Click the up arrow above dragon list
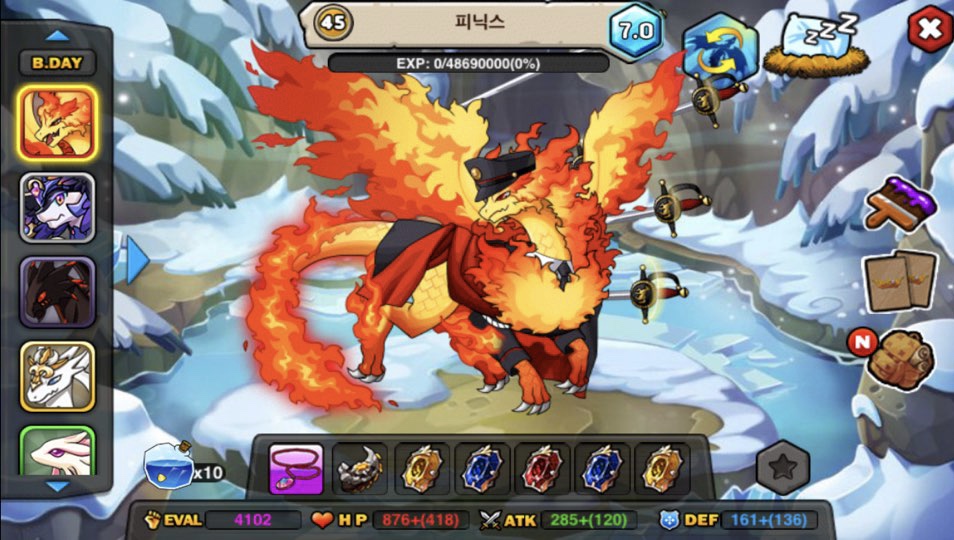This screenshot has height=540, width=954. (x=58, y=35)
